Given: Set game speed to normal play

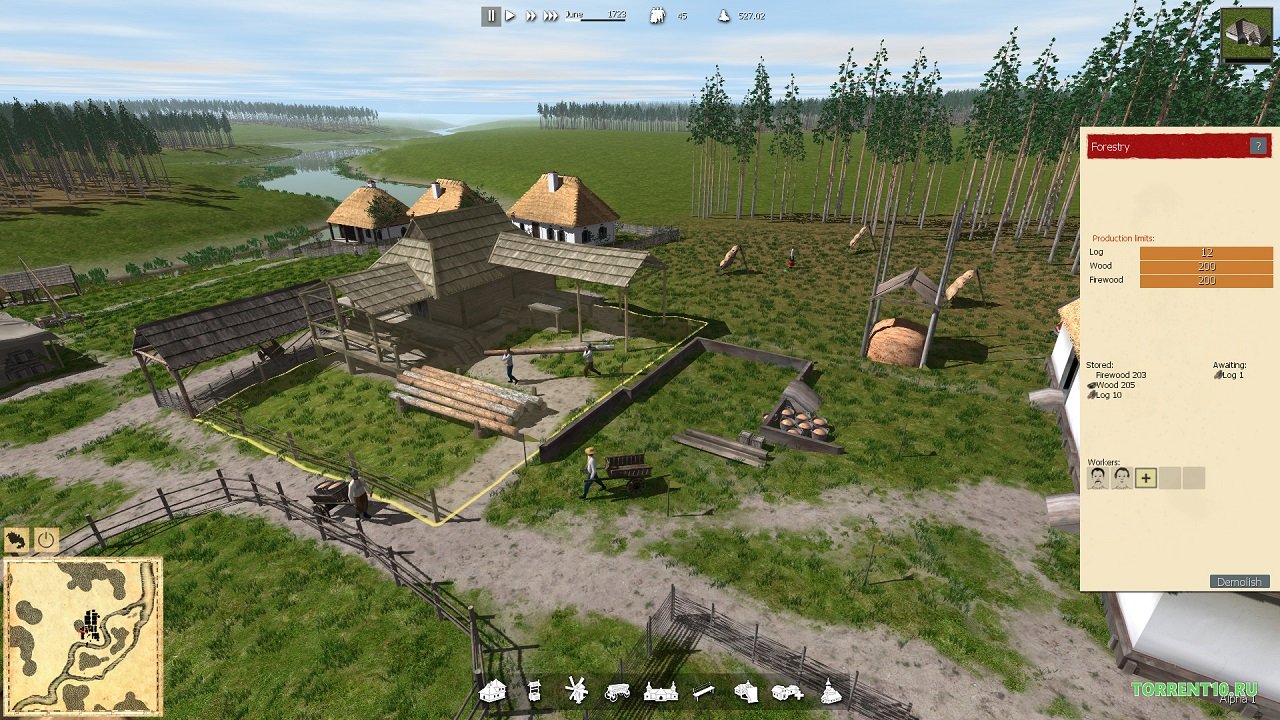Looking at the screenshot, I should pyautogui.click(x=510, y=16).
